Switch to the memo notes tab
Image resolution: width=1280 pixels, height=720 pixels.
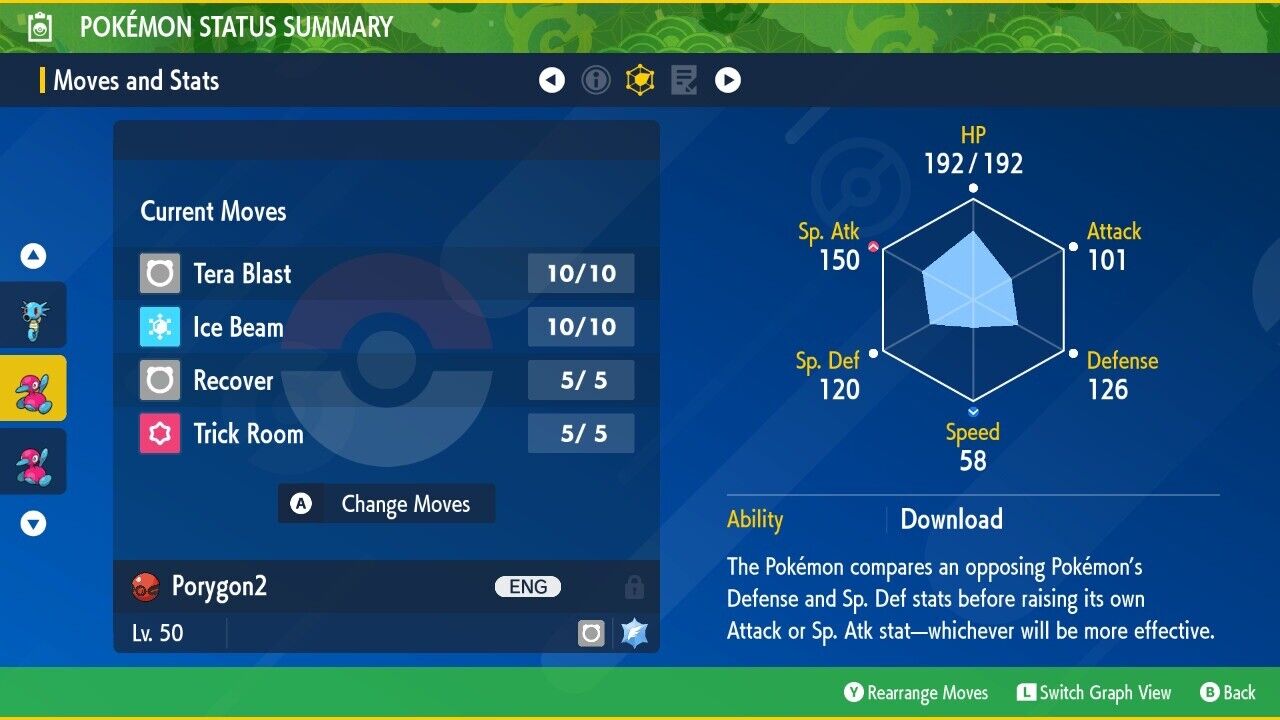(x=684, y=80)
